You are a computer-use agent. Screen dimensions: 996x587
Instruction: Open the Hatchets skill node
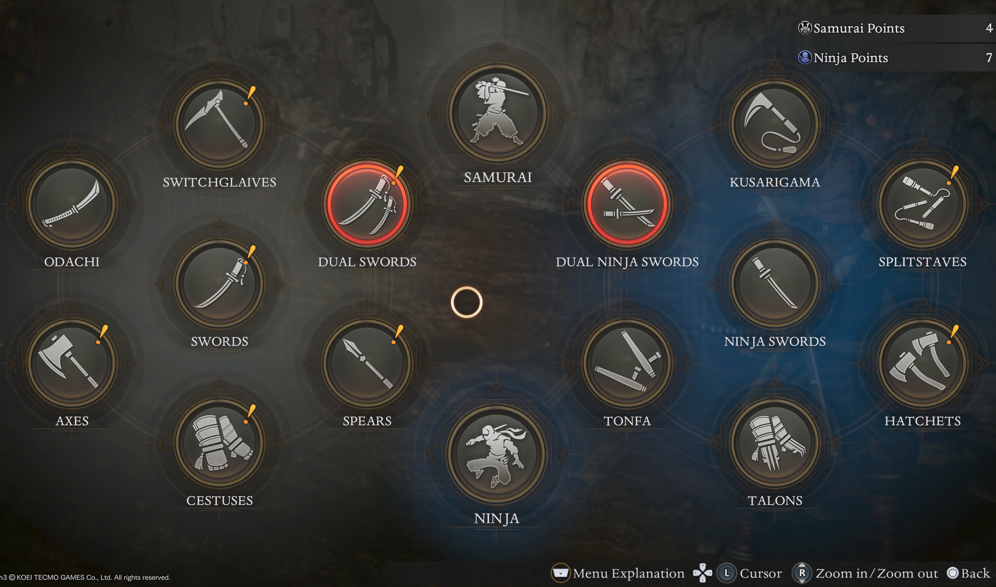click(922, 363)
